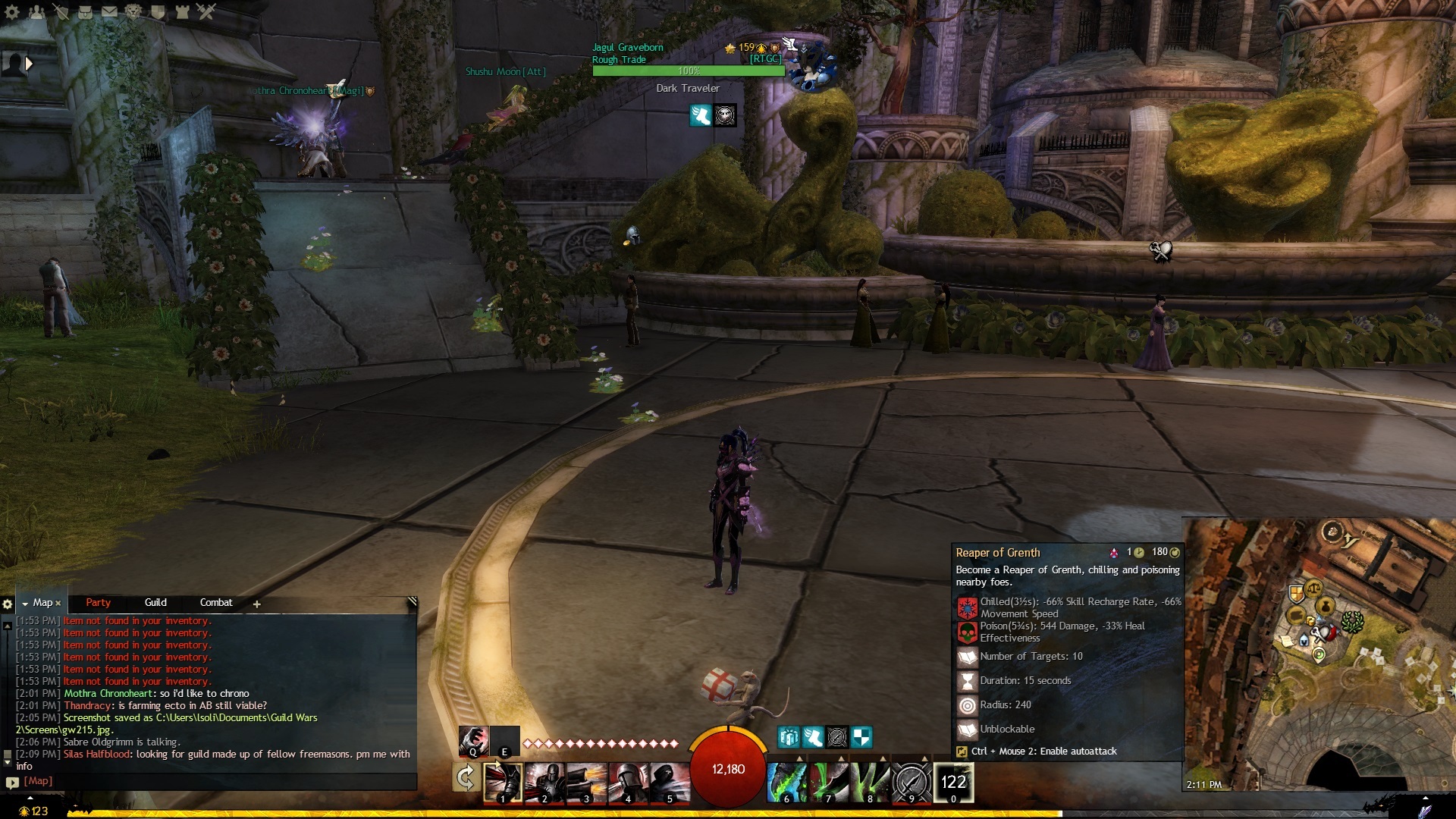Activate the healing skill in slot 6
This screenshot has width=1456, height=819.
(x=786, y=783)
